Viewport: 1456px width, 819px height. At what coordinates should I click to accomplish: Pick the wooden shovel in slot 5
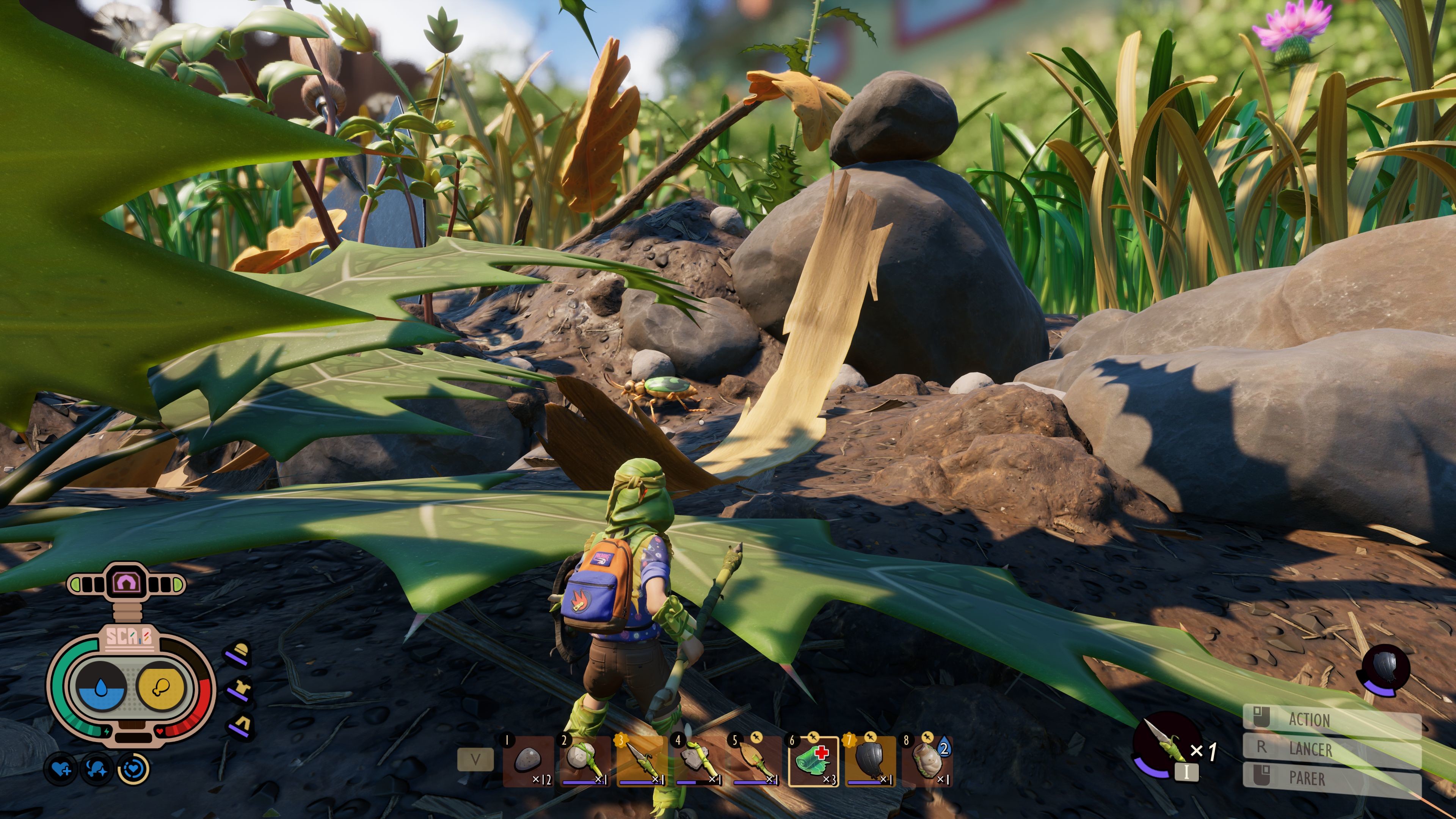pyautogui.click(x=756, y=761)
